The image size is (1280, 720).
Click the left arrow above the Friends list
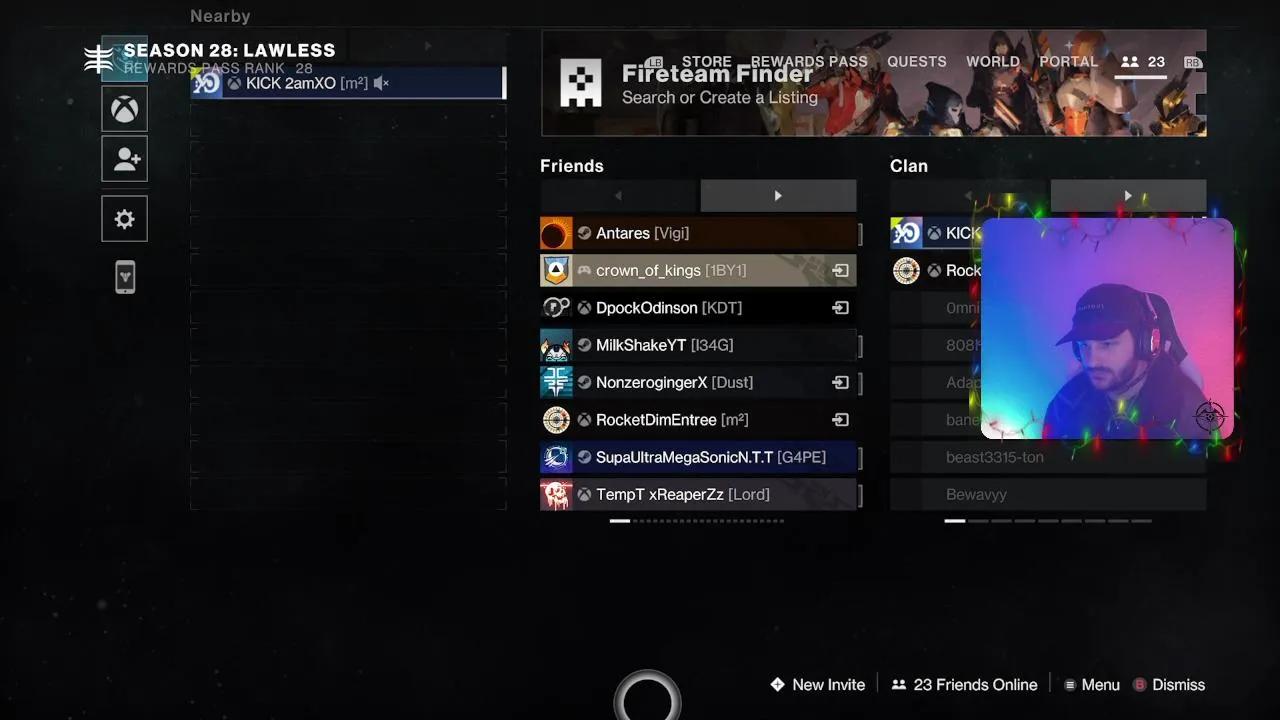click(x=617, y=195)
